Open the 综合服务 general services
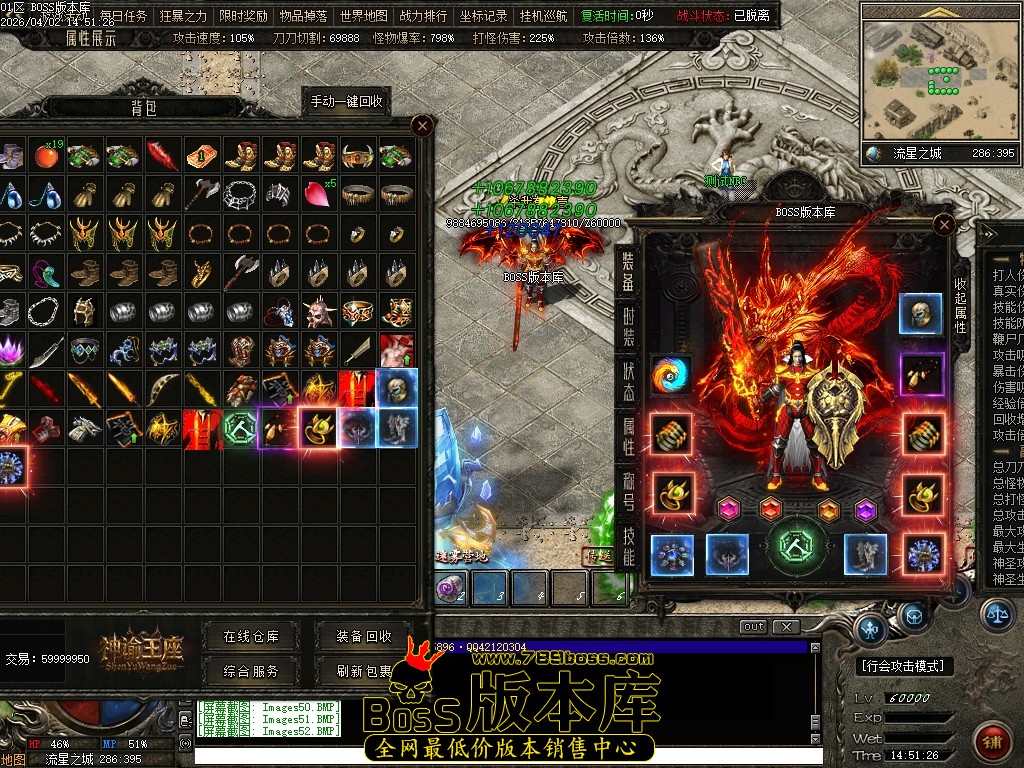Screen dimensions: 1024x768 (251, 671)
